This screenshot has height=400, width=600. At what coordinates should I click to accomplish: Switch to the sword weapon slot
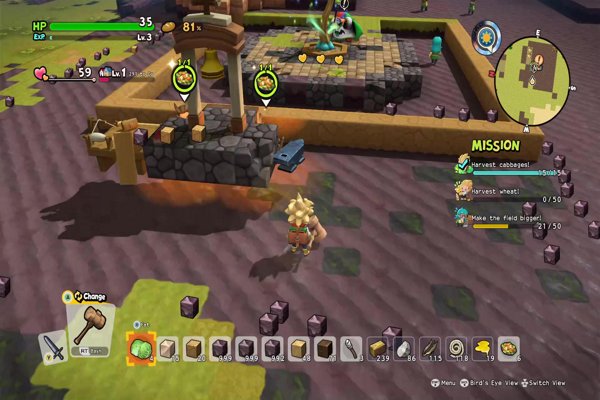52,348
